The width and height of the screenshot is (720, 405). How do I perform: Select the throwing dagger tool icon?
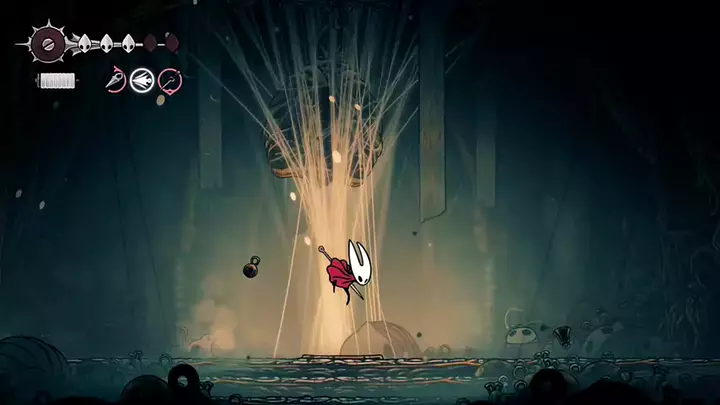(x=116, y=80)
